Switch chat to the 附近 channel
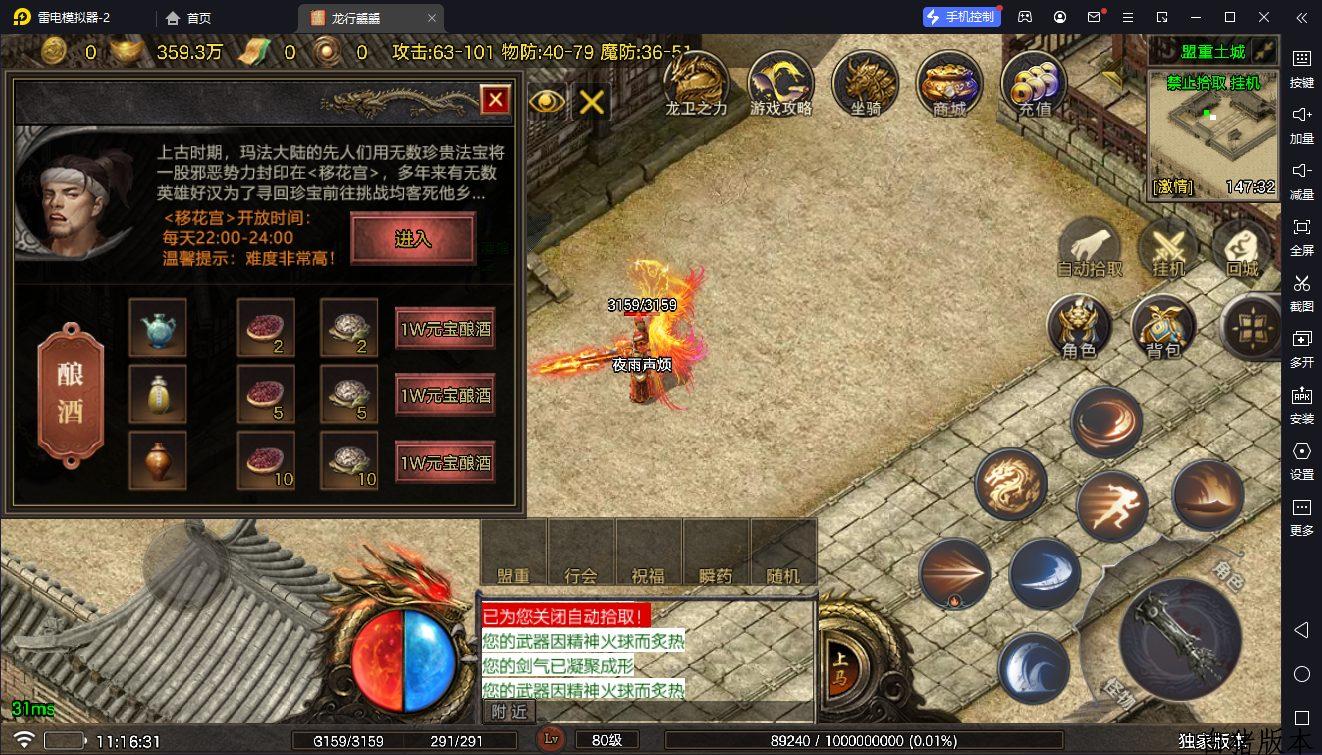The image size is (1322, 755). 510,711
